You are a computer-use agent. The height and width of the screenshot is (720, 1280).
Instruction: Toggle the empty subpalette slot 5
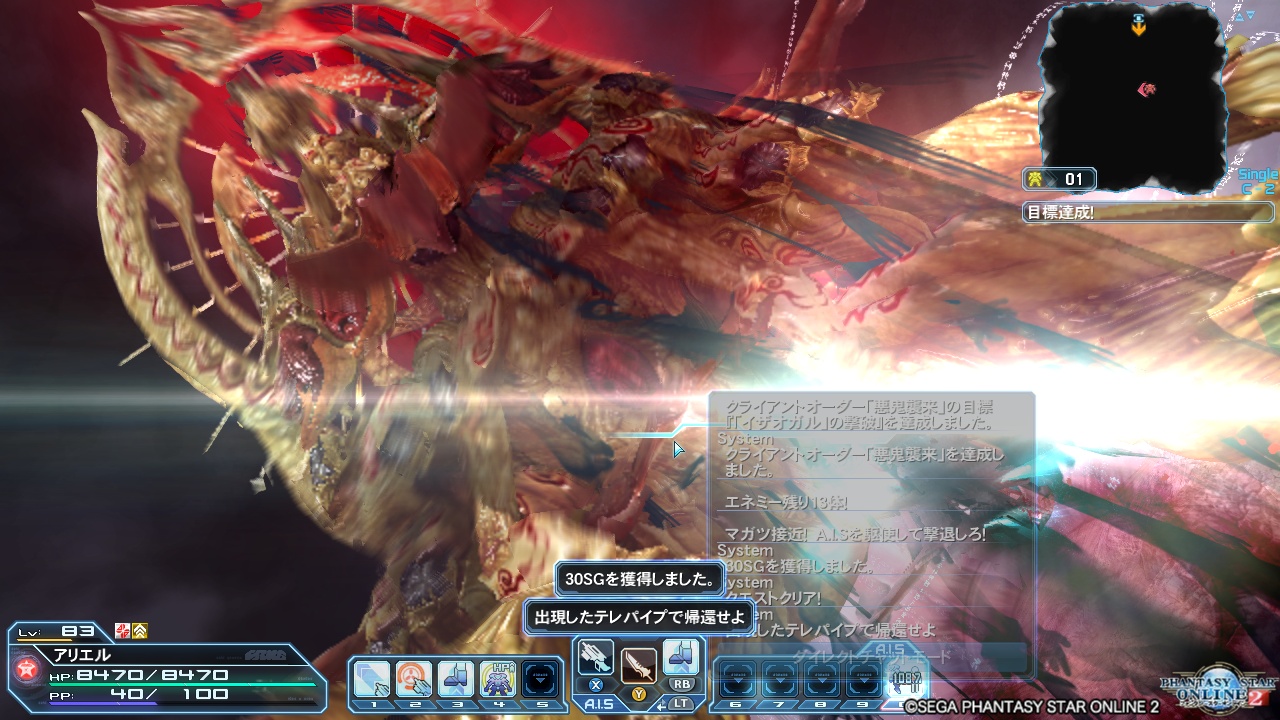538,678
